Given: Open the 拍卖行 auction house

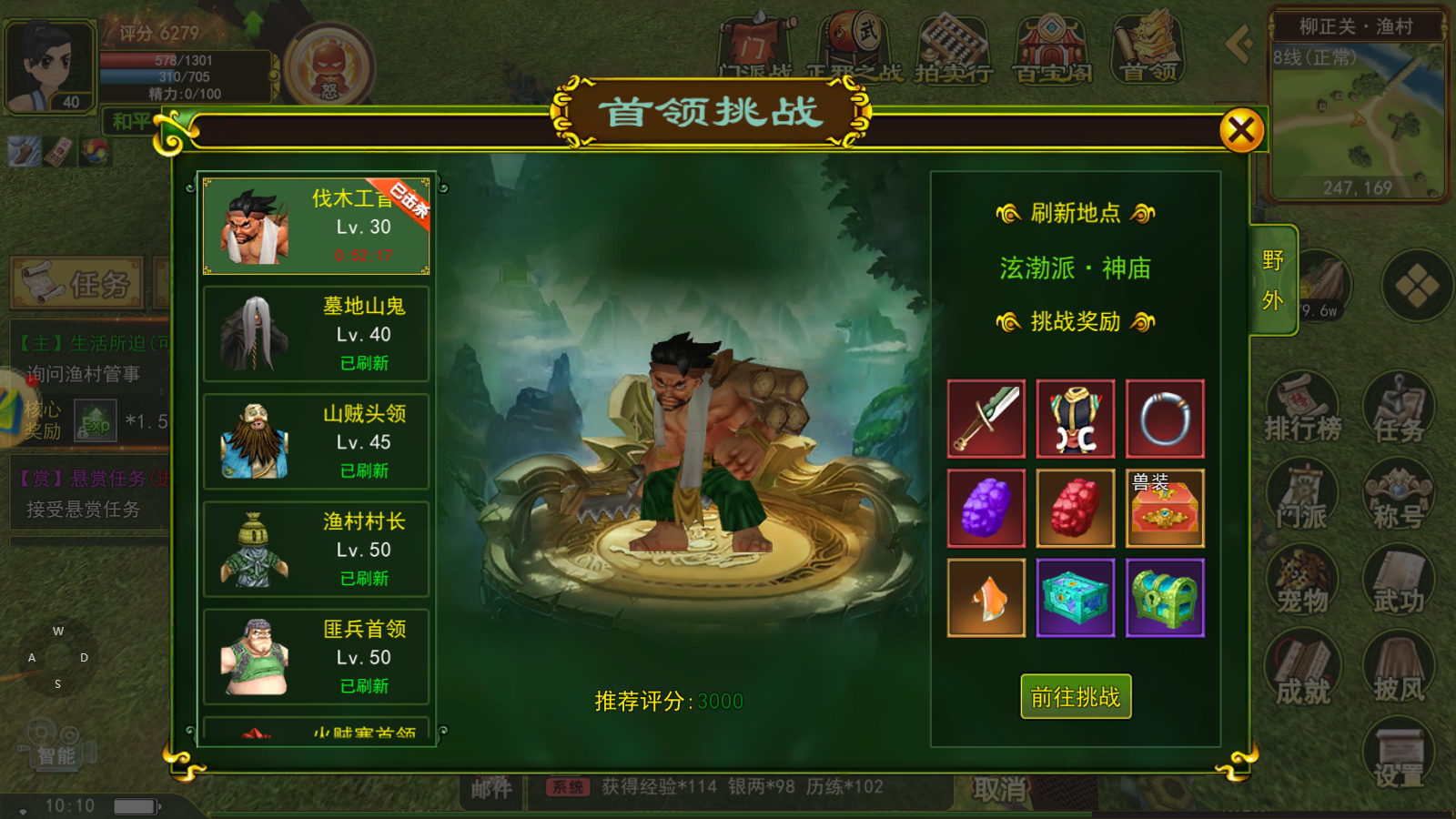Looking at the screenshot, I should (953, 45).
